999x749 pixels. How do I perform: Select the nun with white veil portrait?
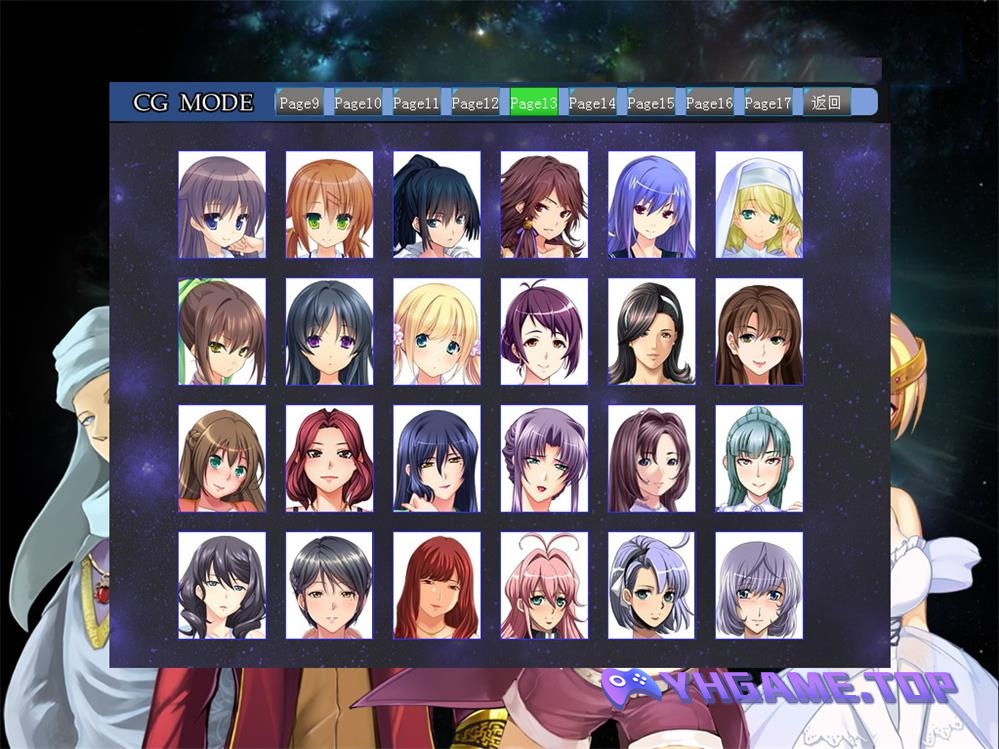[759, 205]
